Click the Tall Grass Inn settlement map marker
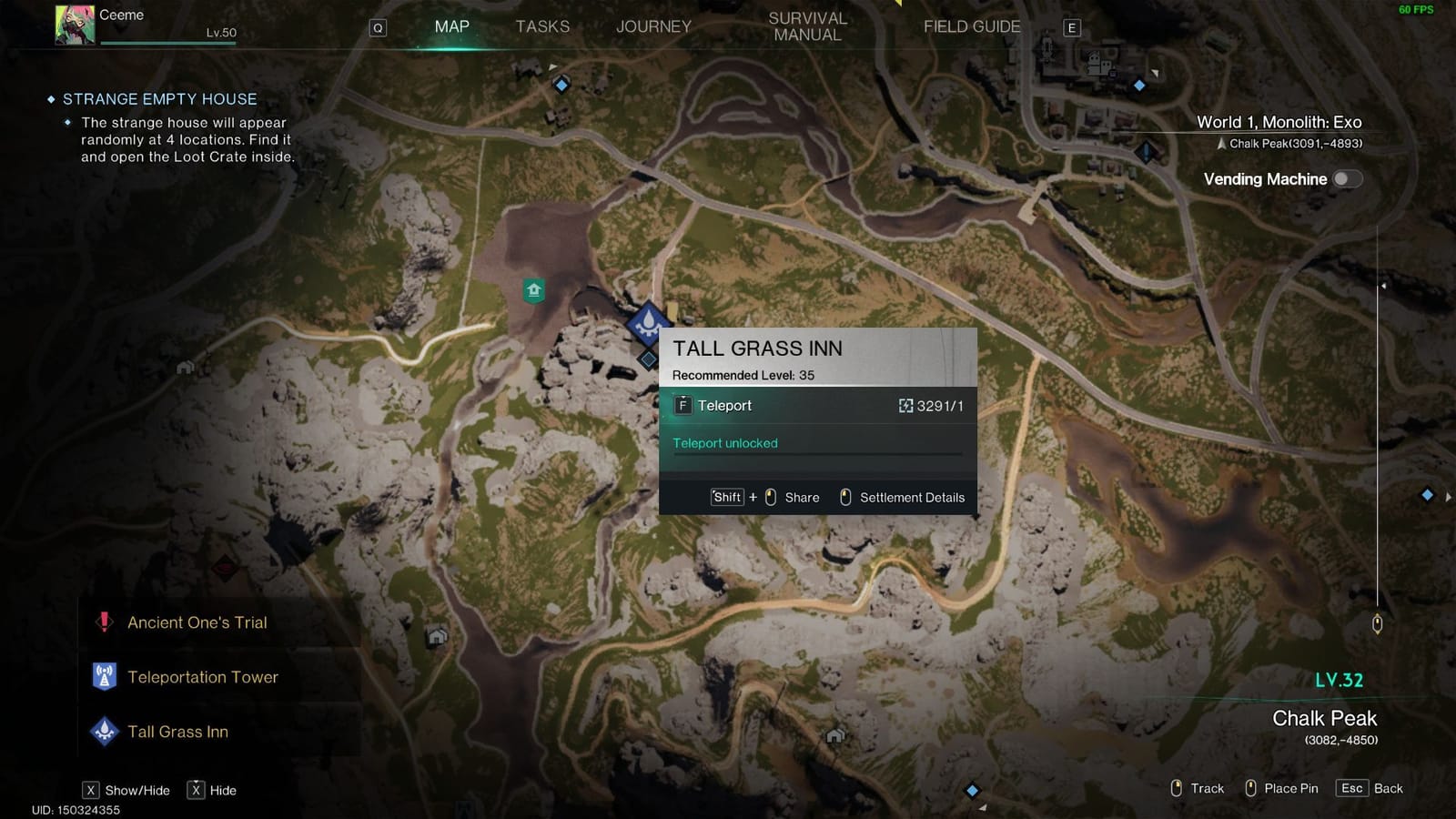 point(648,321)
